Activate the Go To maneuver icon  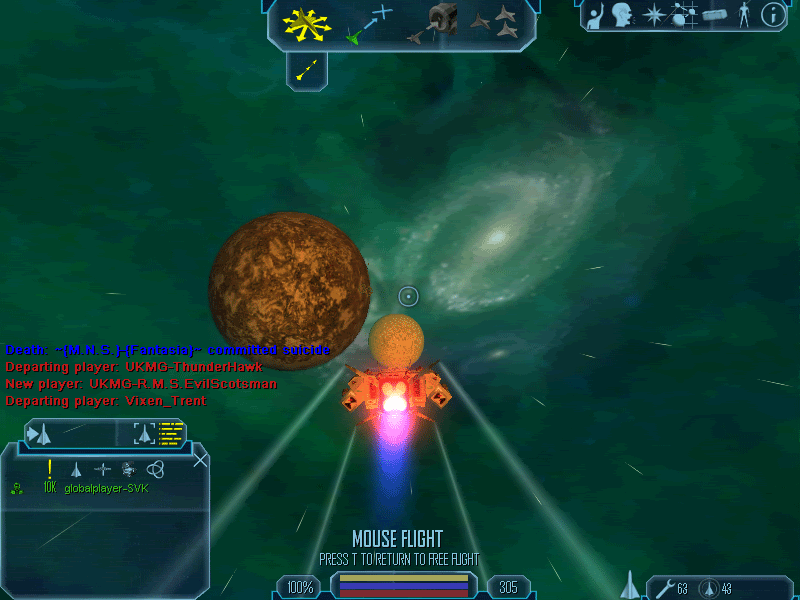pyautogui.click(x=368, y=24)
